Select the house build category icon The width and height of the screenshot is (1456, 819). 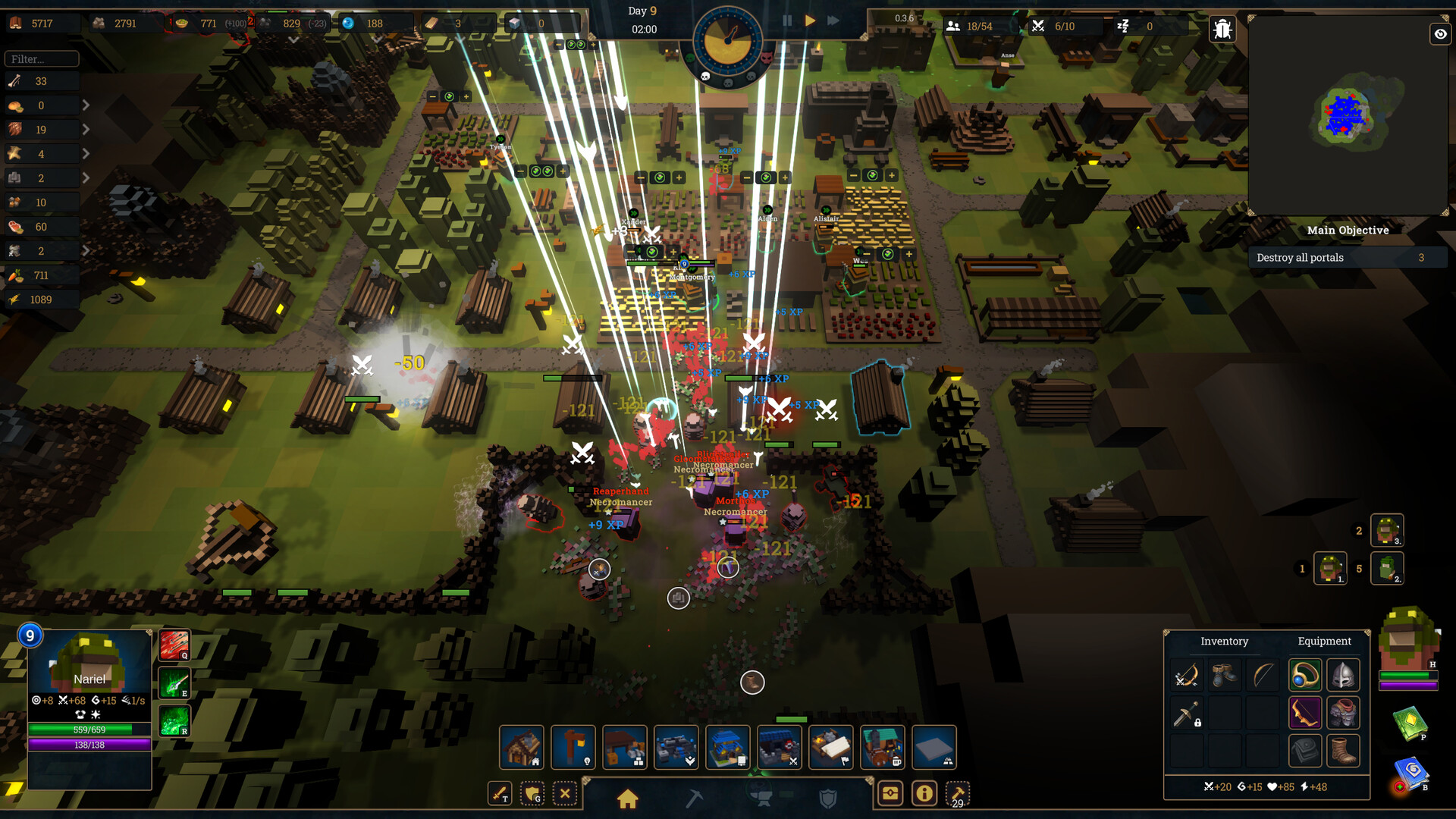(x=627, y=799)
